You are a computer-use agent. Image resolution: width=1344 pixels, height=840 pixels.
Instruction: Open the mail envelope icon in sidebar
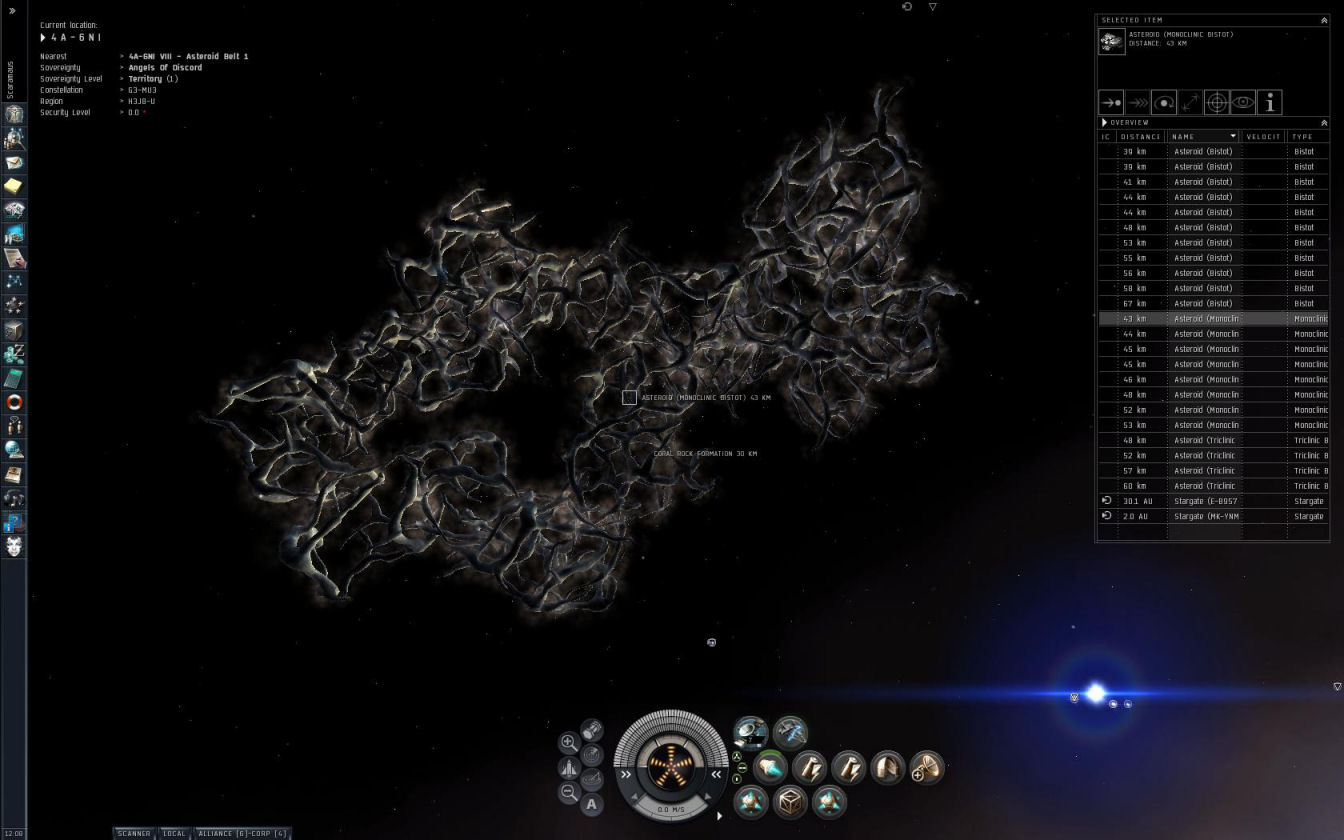coord(14,162)
